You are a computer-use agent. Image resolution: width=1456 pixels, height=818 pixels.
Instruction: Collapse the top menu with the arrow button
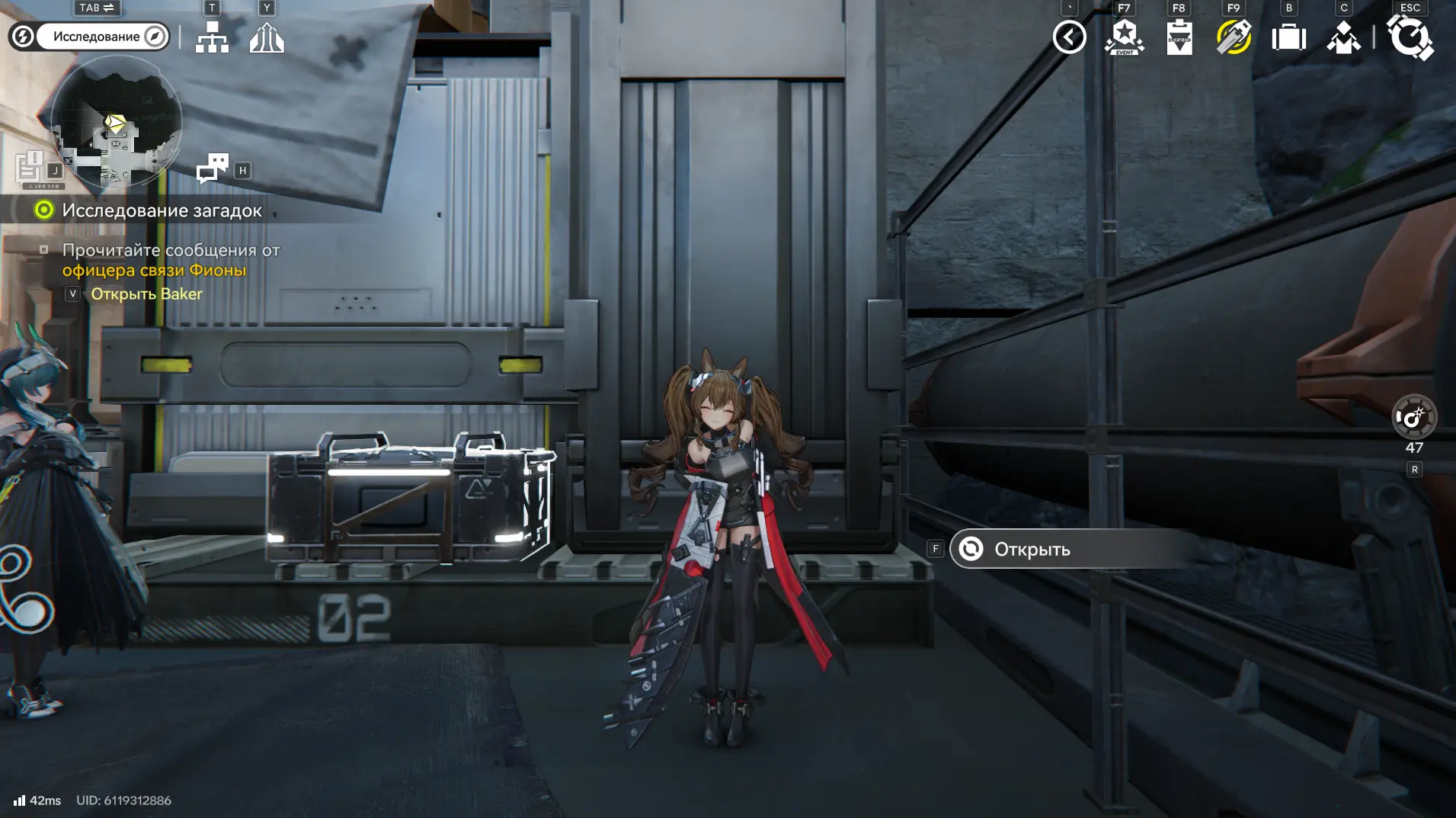click(1069, 37)
